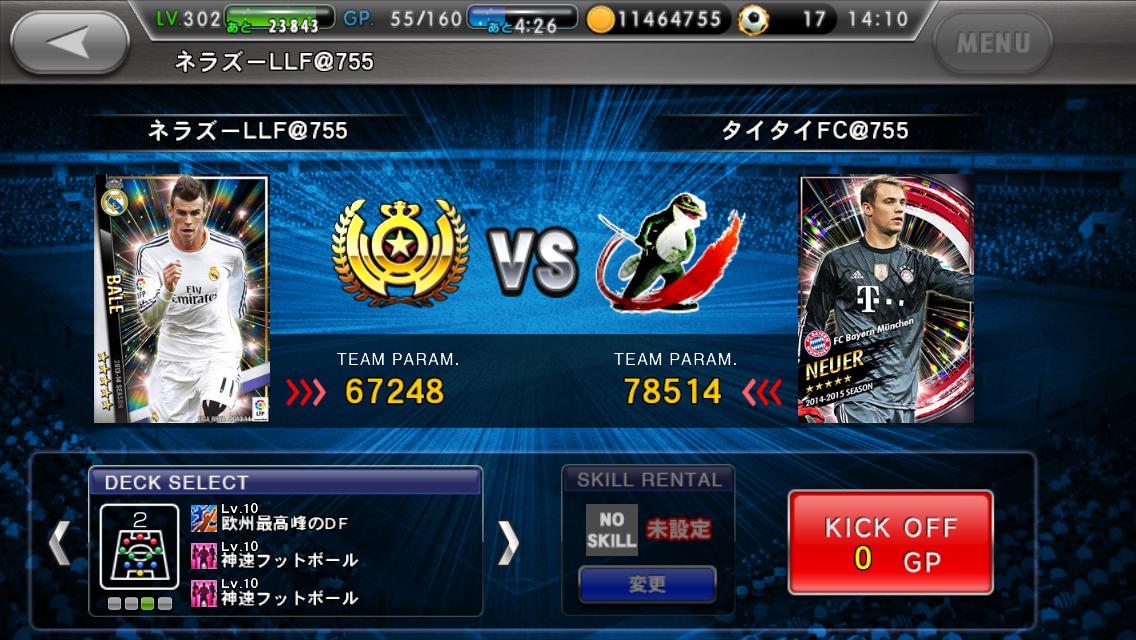Tap the NO SKILL rental slot

point(610,529)
